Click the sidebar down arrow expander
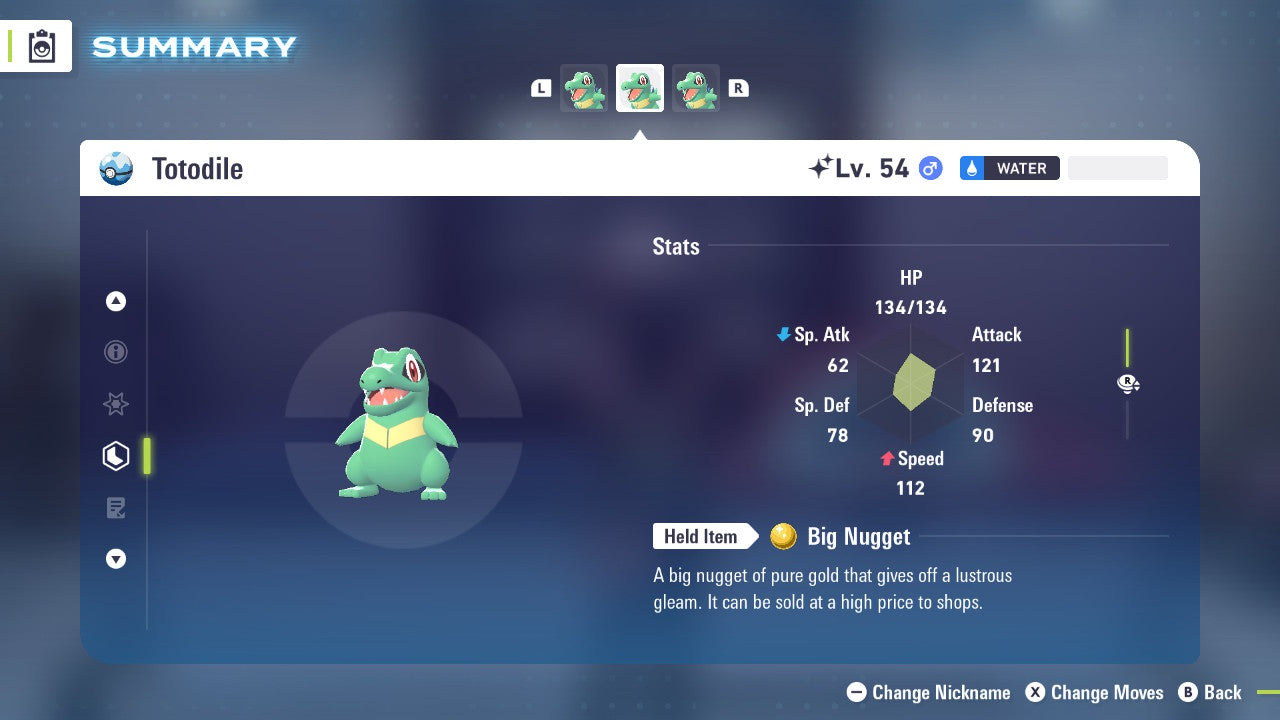Image resolution: width=1280 pixels, height=720 pixels. click(x=116, y=559)
